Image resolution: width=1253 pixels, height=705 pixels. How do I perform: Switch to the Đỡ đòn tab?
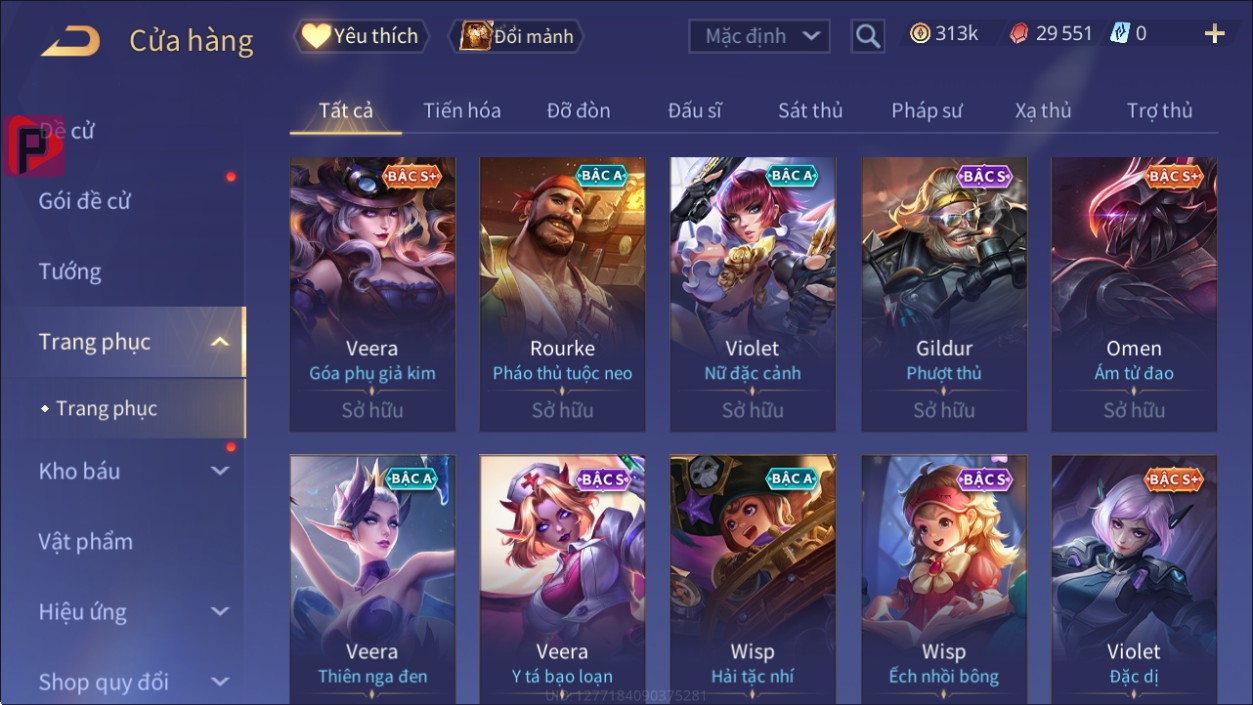(578, 111)
